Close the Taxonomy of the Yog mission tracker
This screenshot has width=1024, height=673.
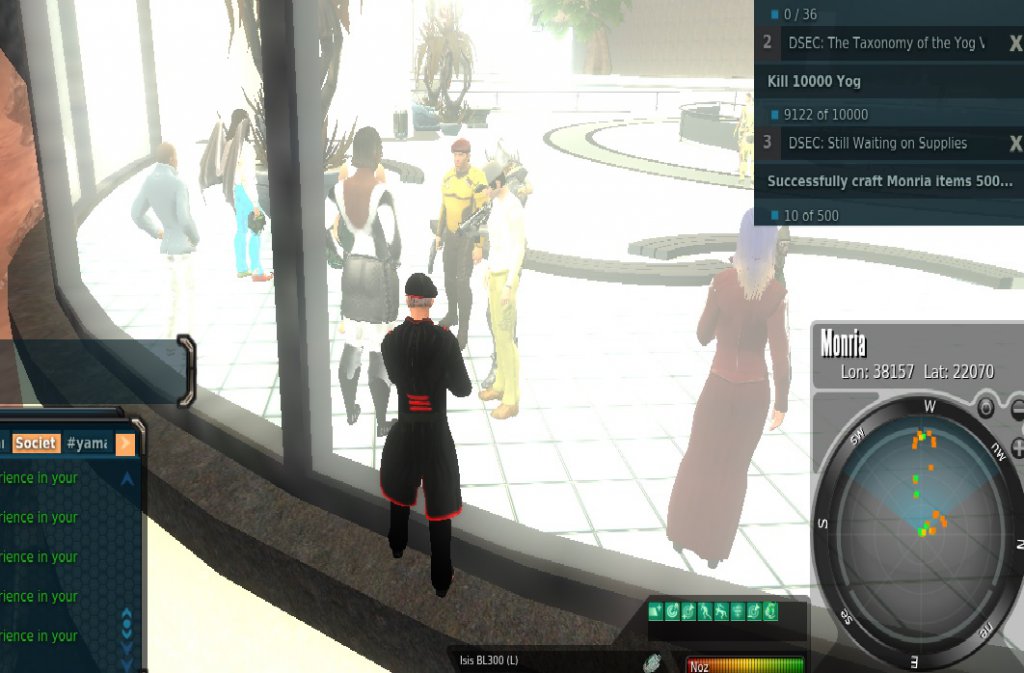click(1016, 43)
